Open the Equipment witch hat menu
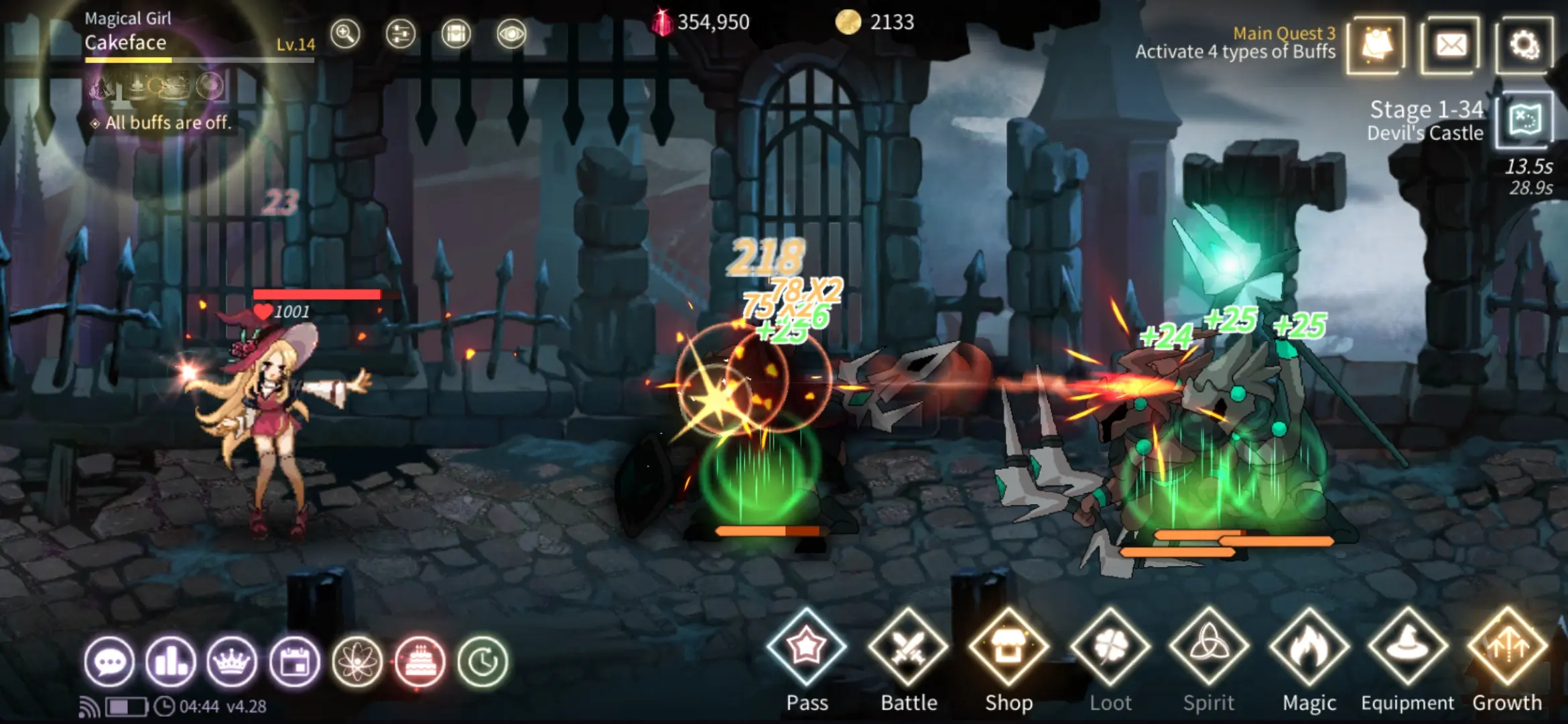This screenshot has height=724, width=1568. [1408, 648]
